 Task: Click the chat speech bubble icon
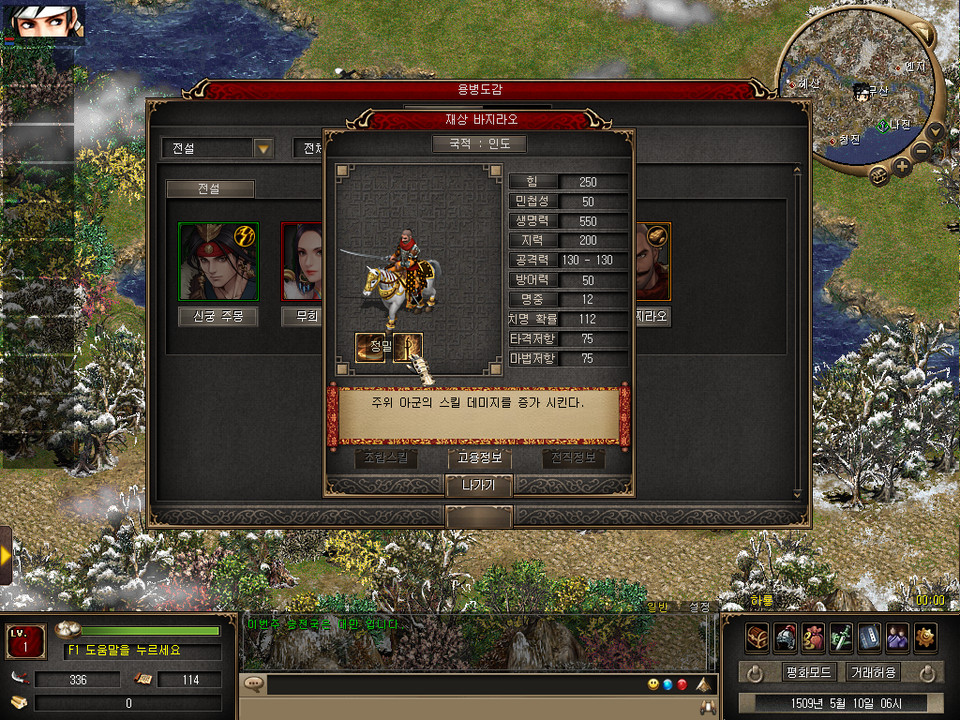pyautogui.click(x=254, y=684)
